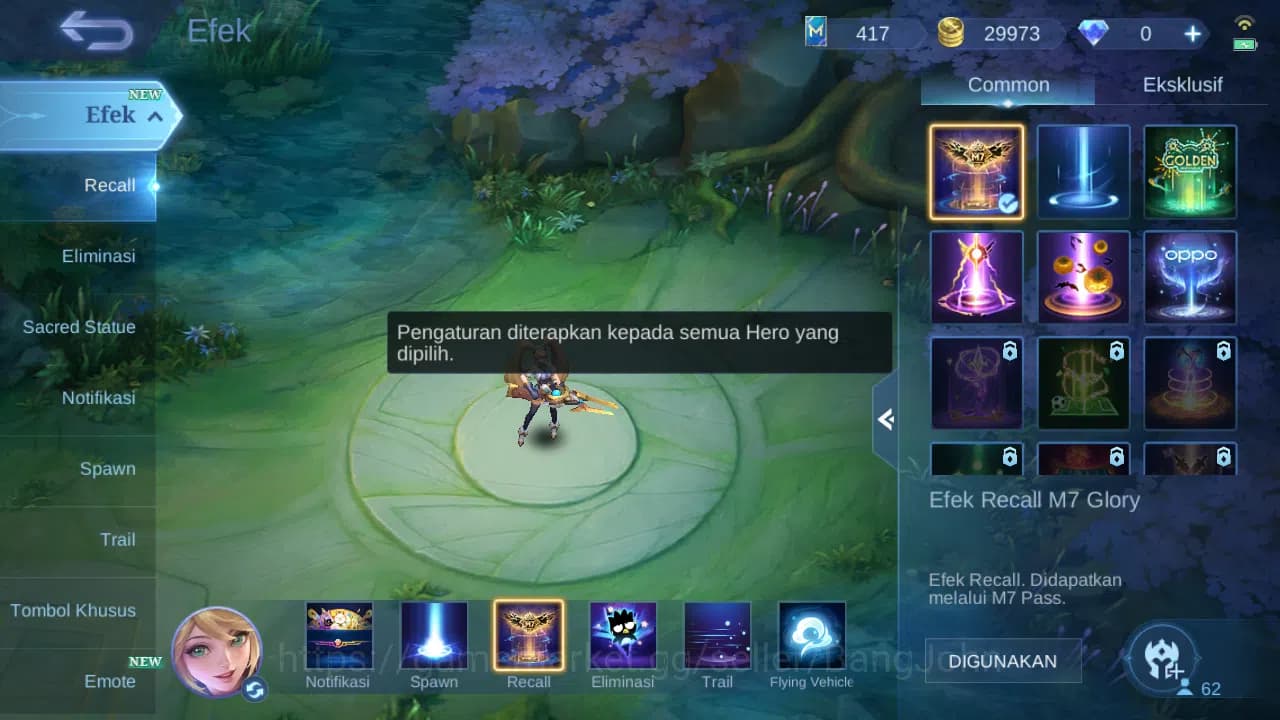Click the plus button to buy diamonds
The width and height of the screenshot is (1280, 720).
(x=1192, y=33)
